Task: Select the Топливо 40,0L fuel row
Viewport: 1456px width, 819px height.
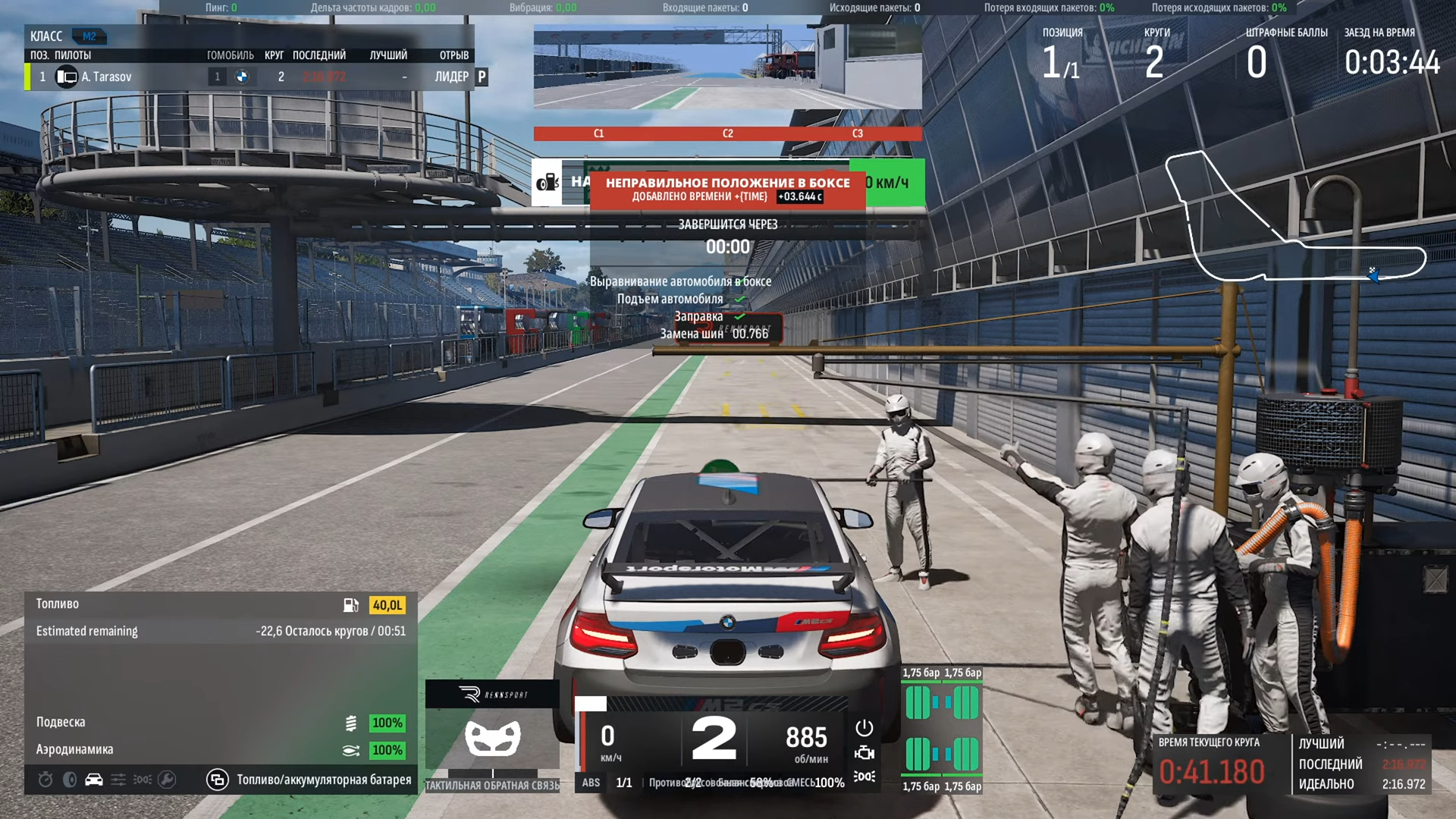Action: click(220, 604)
